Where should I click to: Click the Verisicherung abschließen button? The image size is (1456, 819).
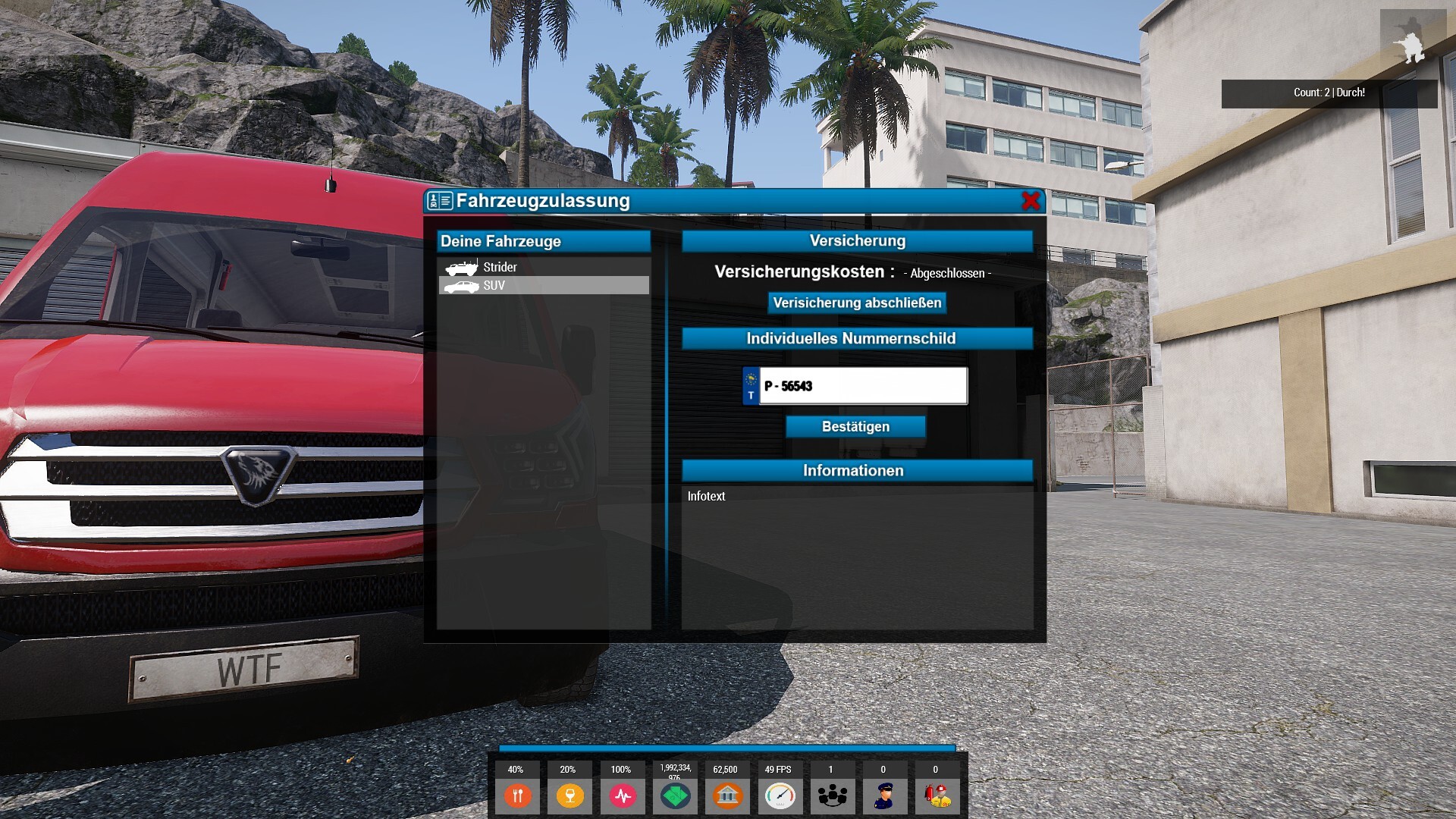tap(857, 303)
